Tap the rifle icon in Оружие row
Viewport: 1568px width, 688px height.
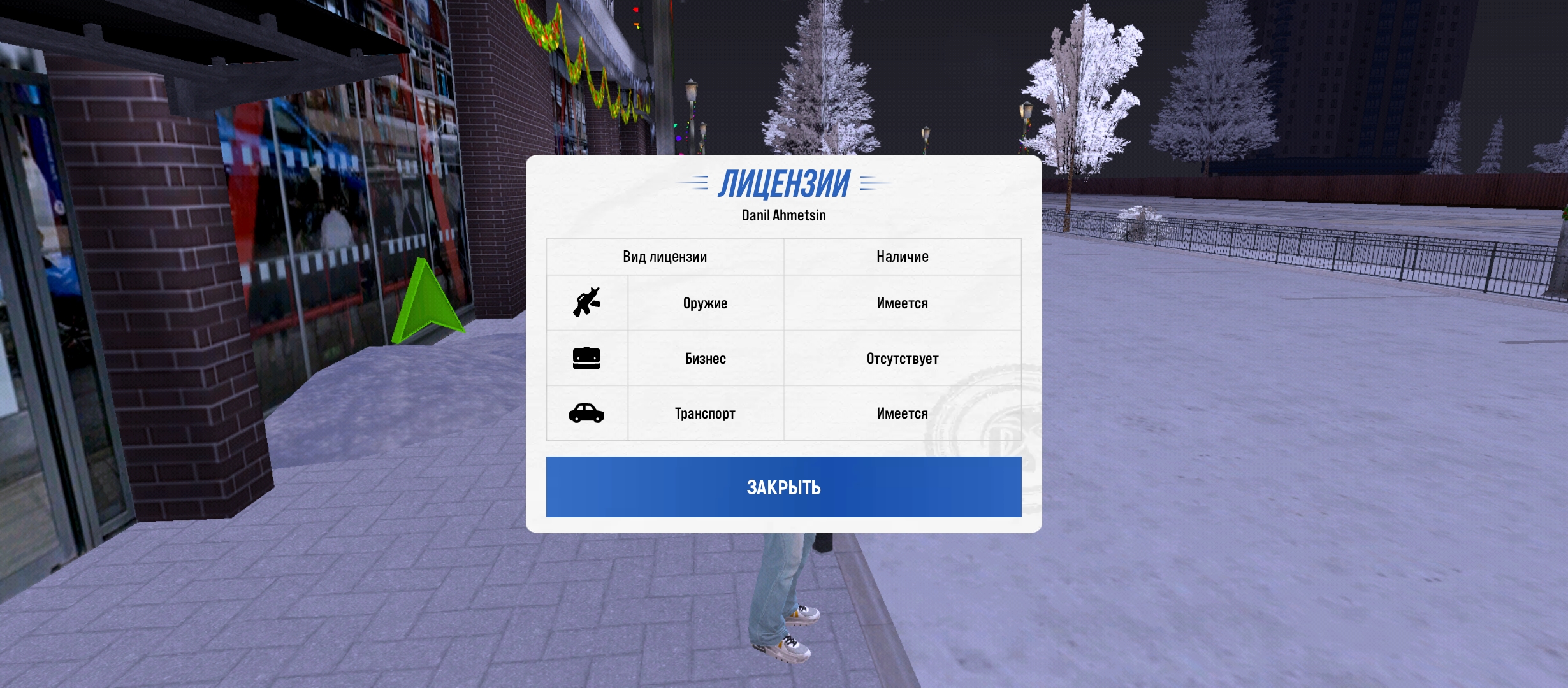(587, 303)
